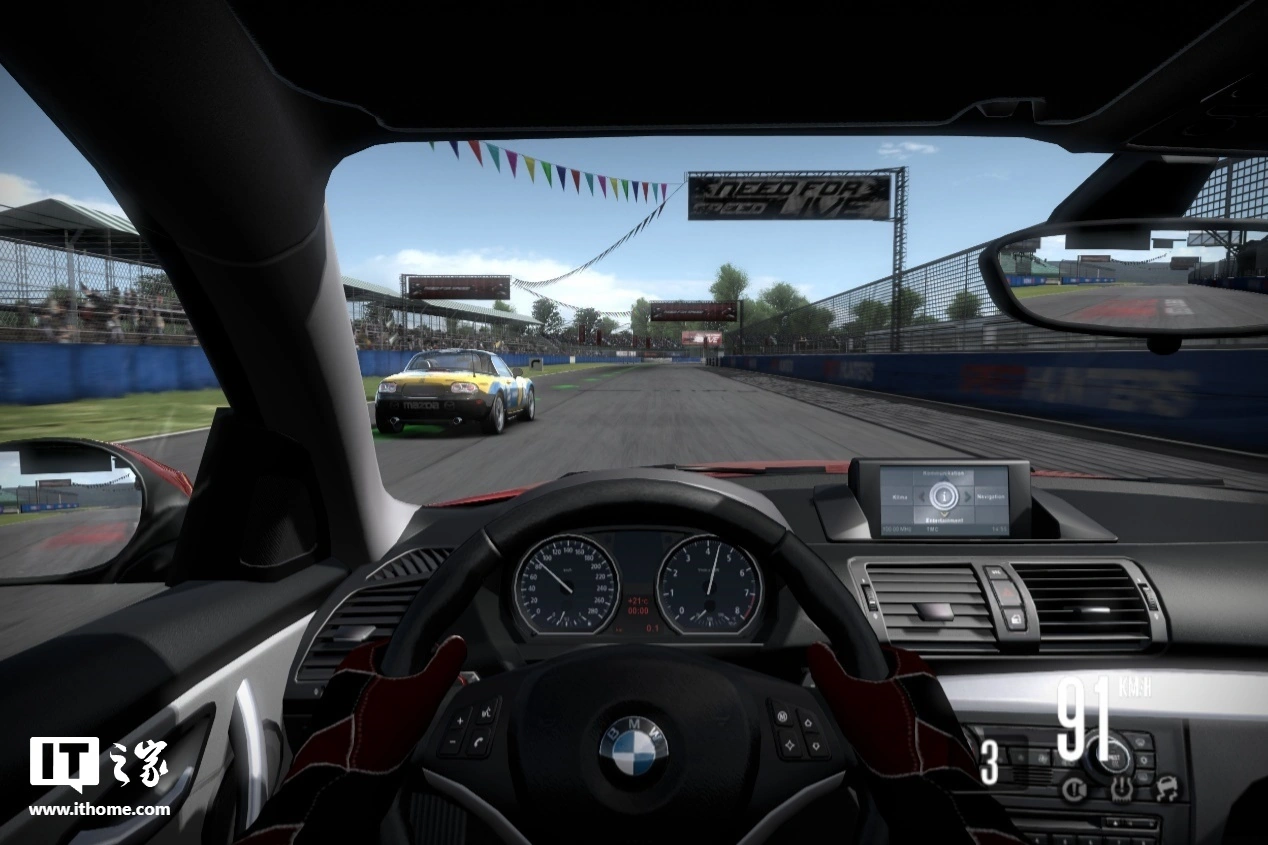The height and width of the screenshot is (845, 1268).
Task: Open the www.ithome.com watermark link
Action: [x=99, y=810]
